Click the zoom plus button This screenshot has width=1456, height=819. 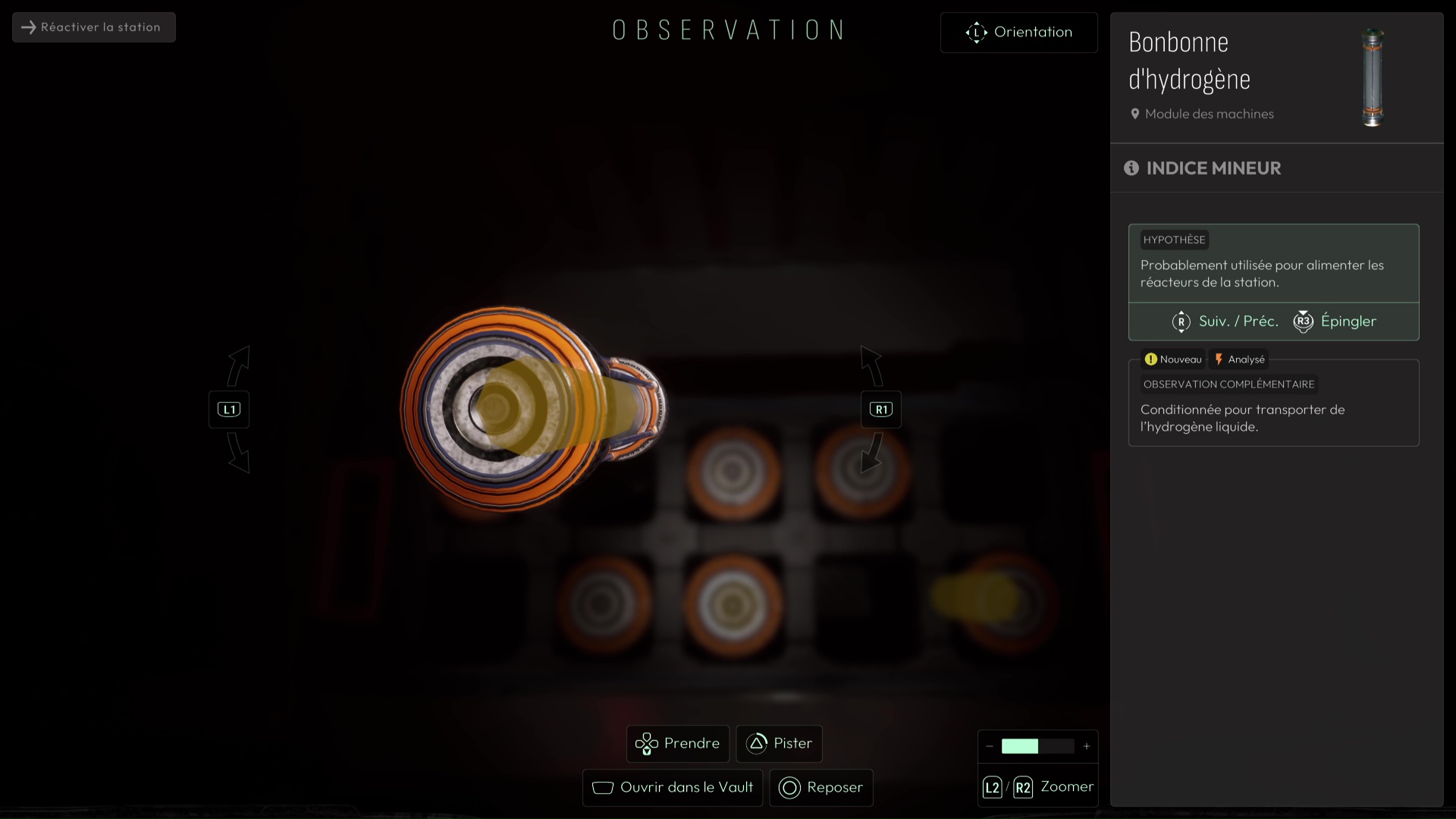1087,746
